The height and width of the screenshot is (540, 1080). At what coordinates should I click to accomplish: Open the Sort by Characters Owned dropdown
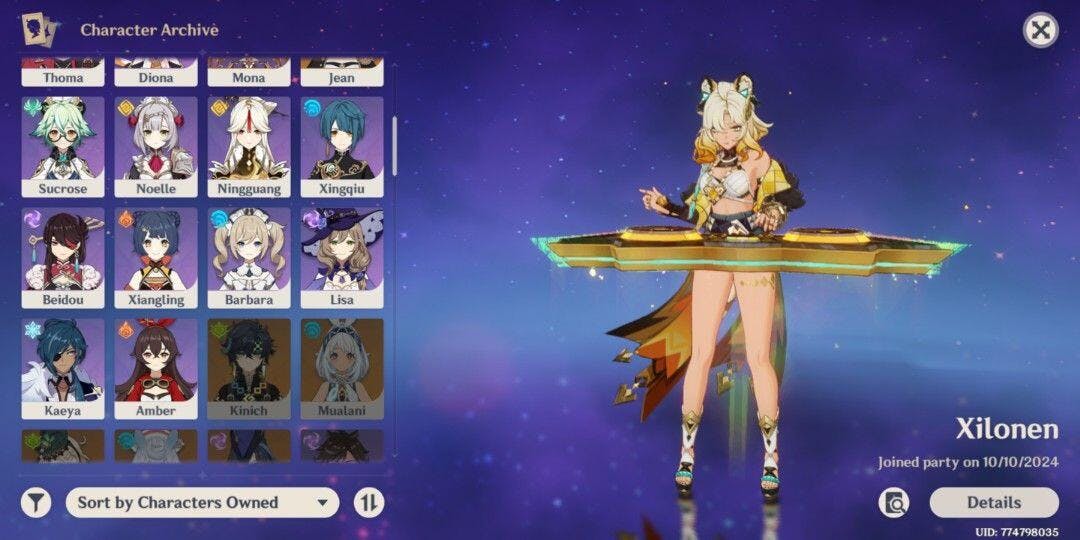[203, 502]
